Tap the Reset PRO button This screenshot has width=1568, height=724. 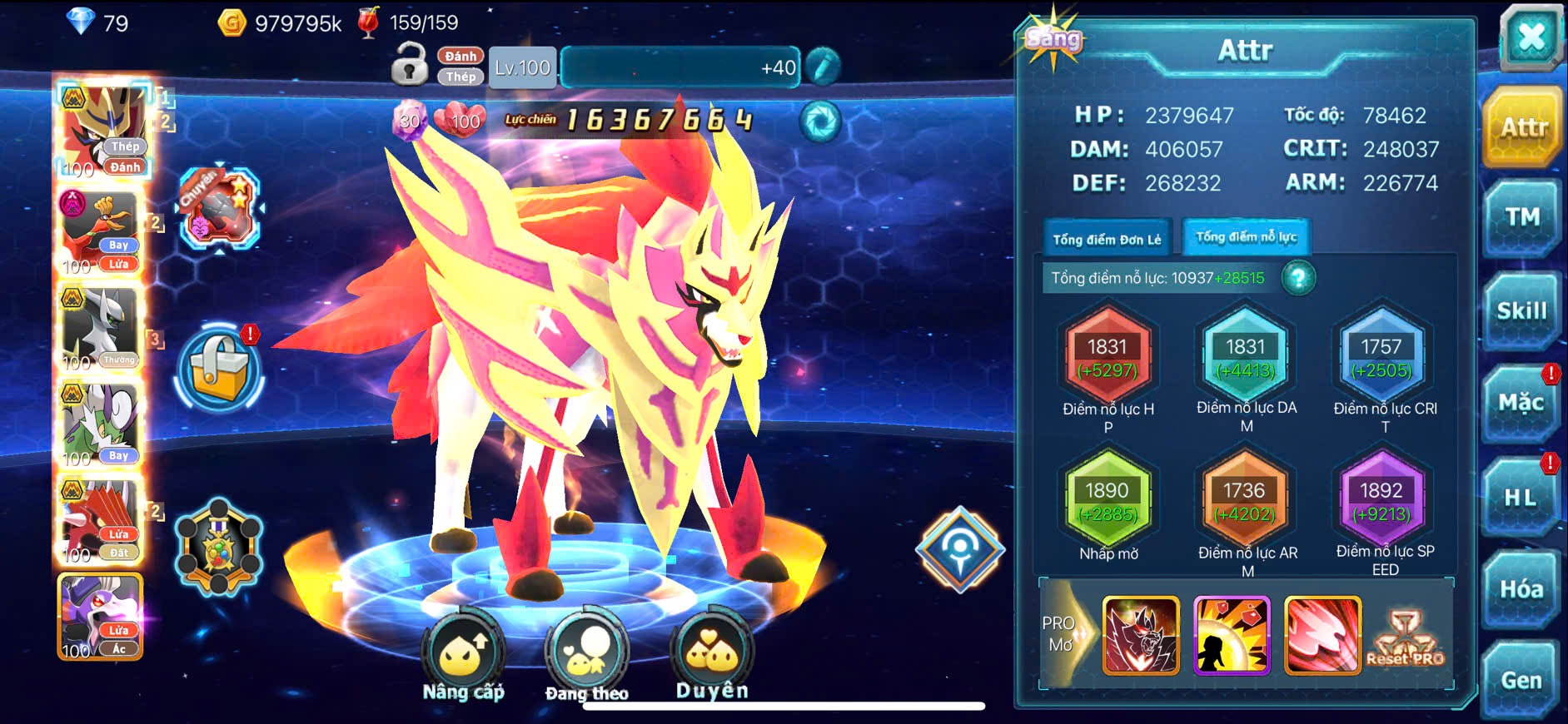coord(1406,638)
